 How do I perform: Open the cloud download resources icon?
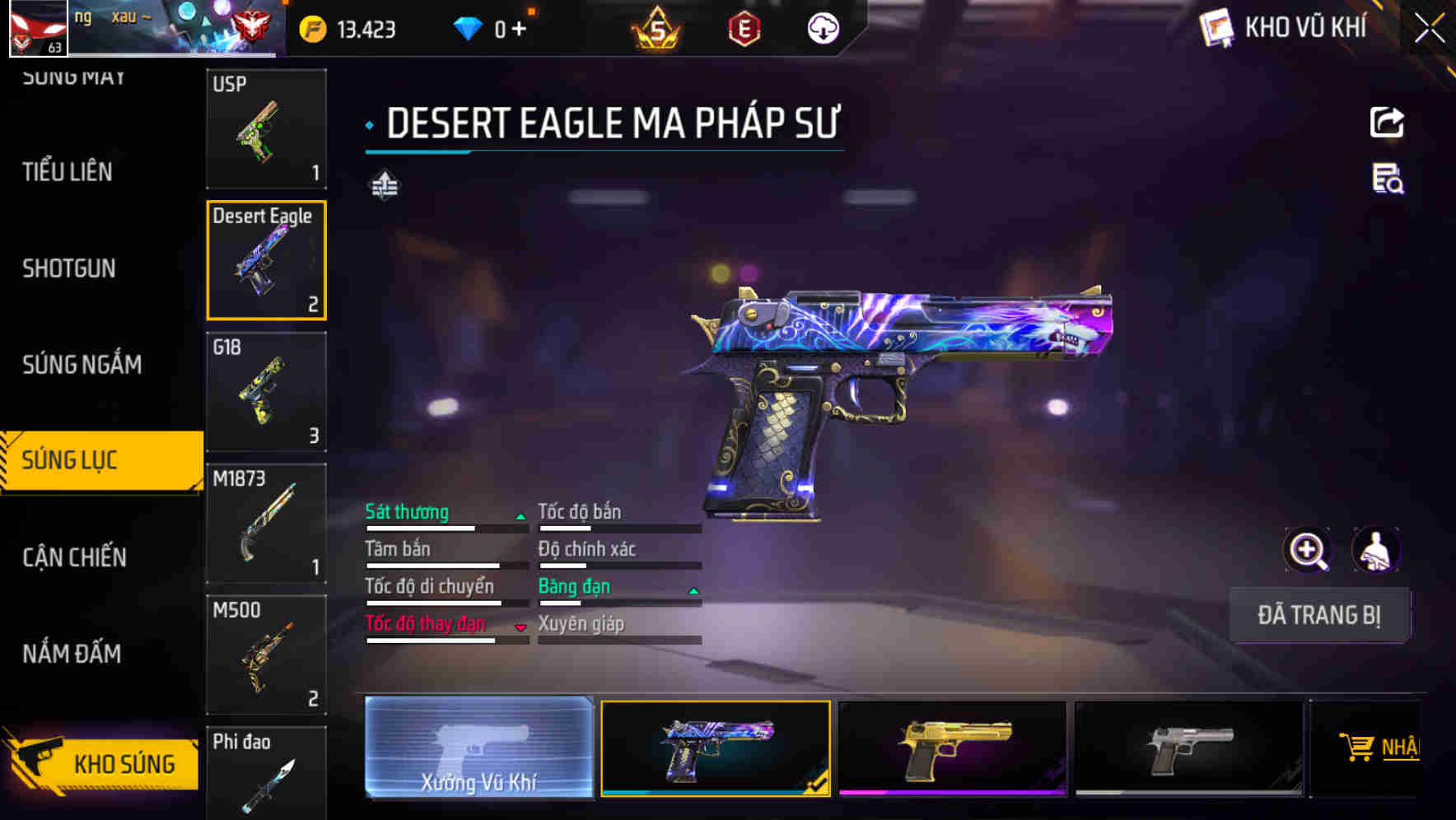pos(824,29)
